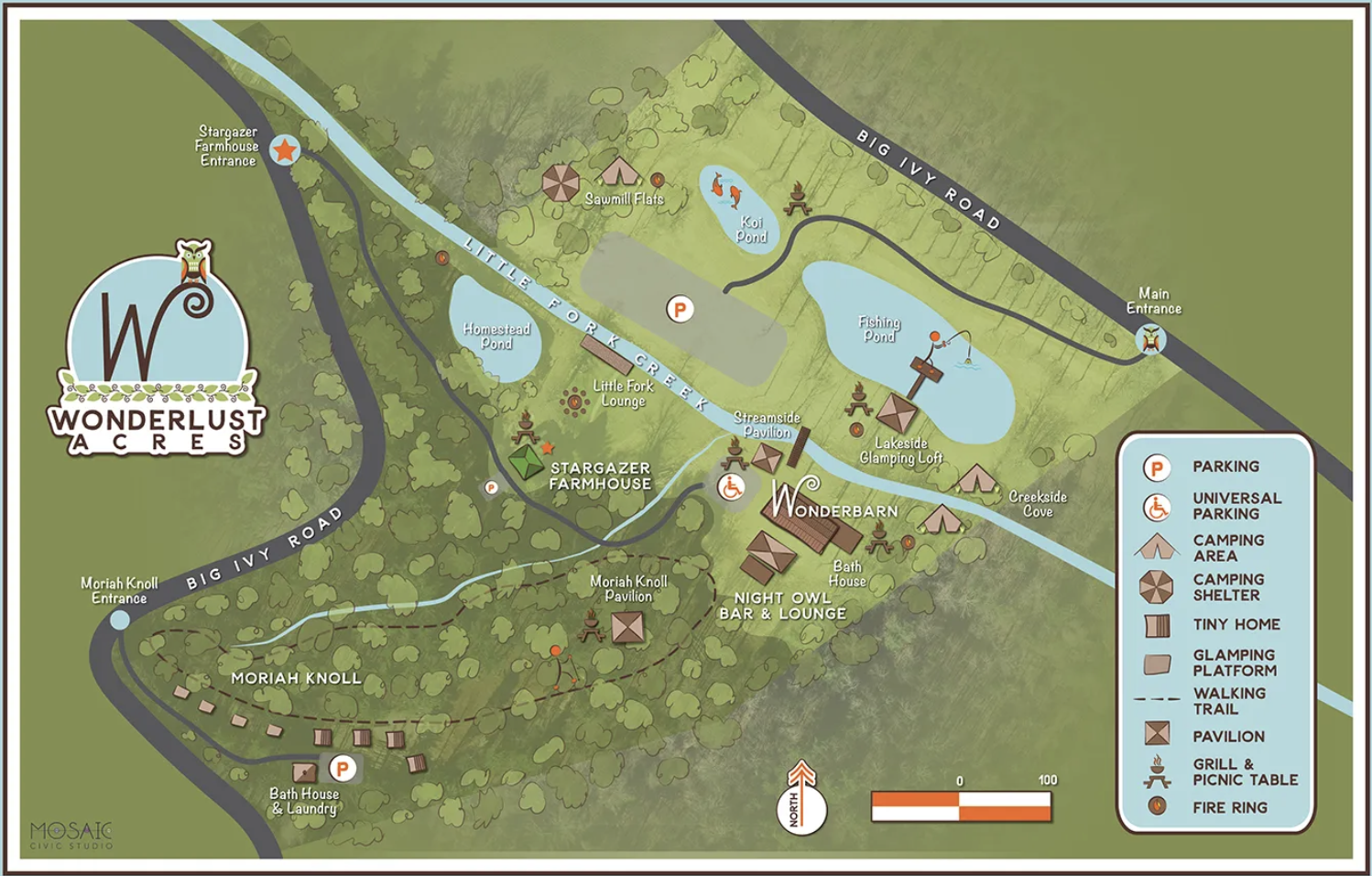Click the Sawmill Flats camping shelter icon
Screen dimensions: 1372x876
(x=560, y=183)
